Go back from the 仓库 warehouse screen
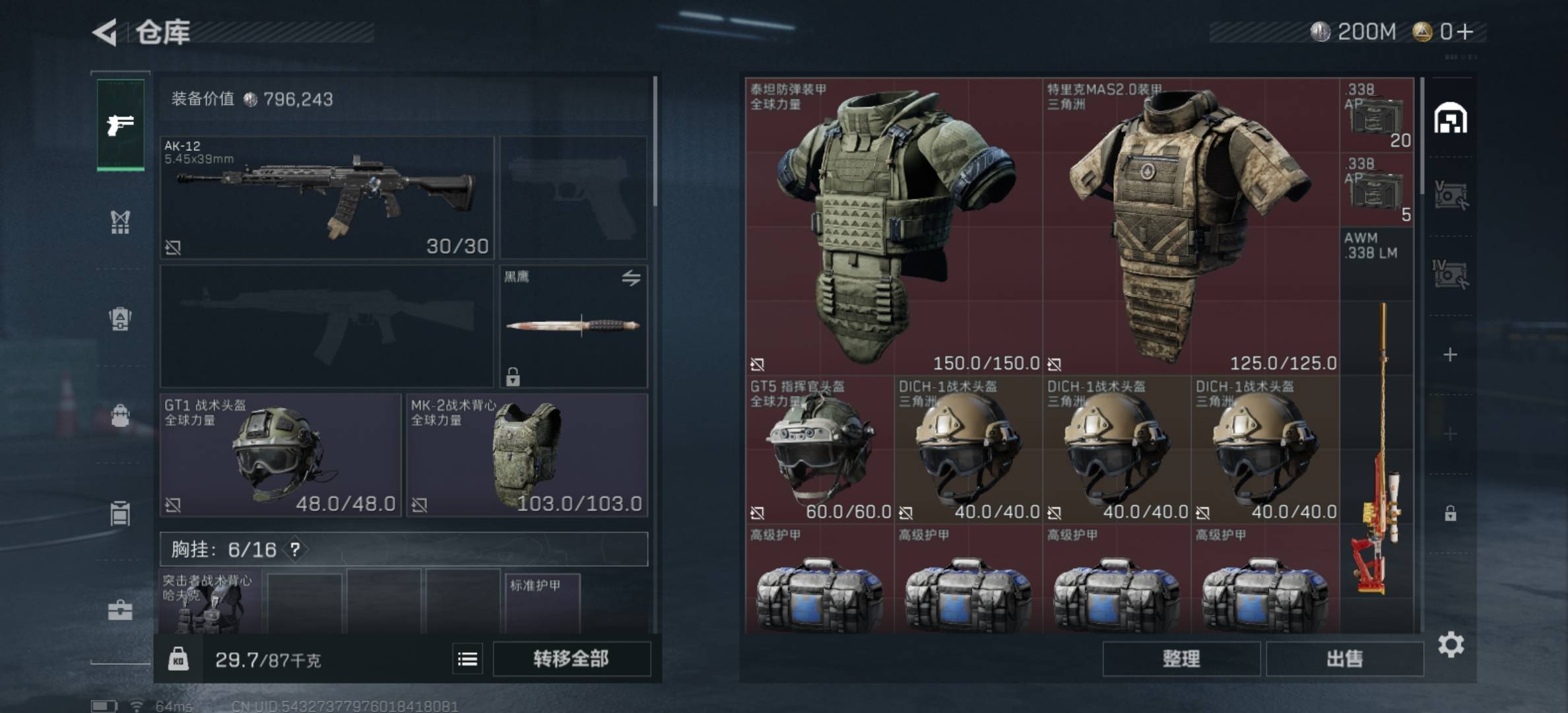 tap(106, 32)
